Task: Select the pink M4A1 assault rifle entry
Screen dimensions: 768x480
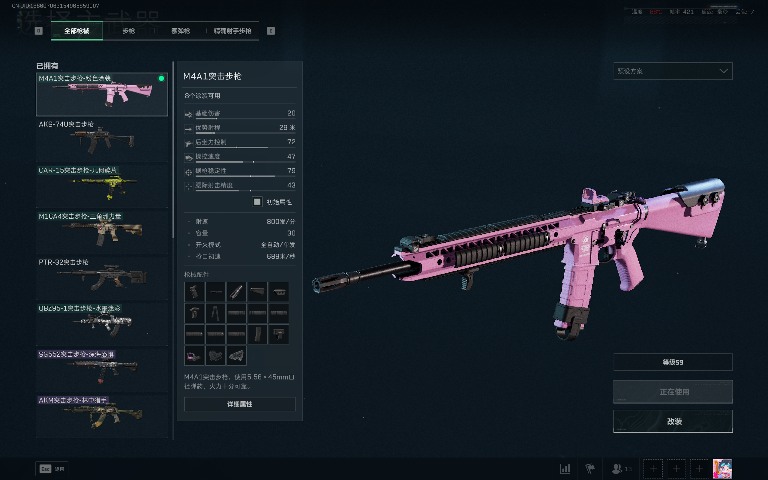Action: pyautogui.click(x=102, y=93)
